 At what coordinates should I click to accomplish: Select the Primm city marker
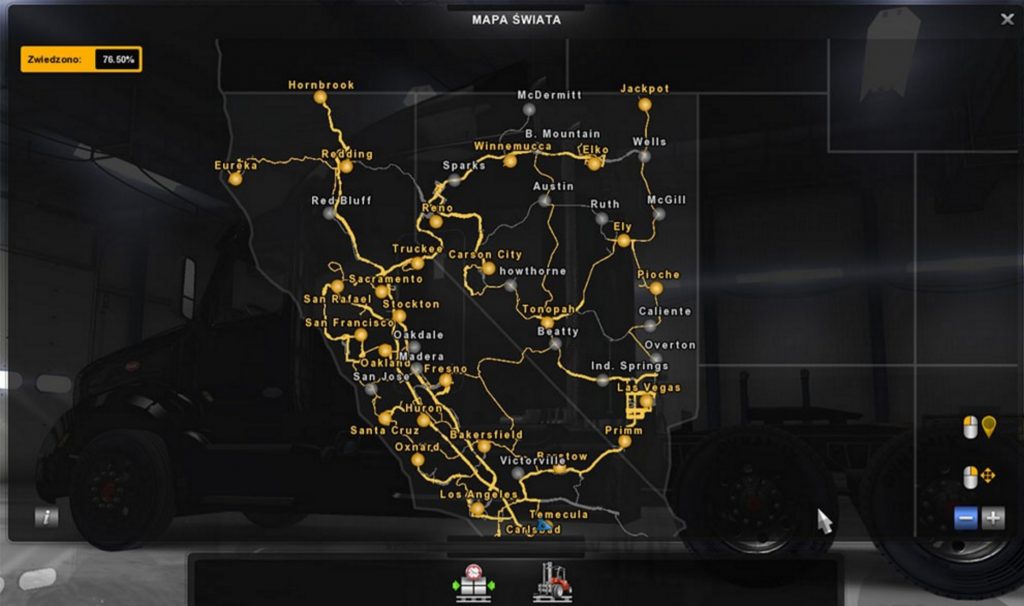624,441
